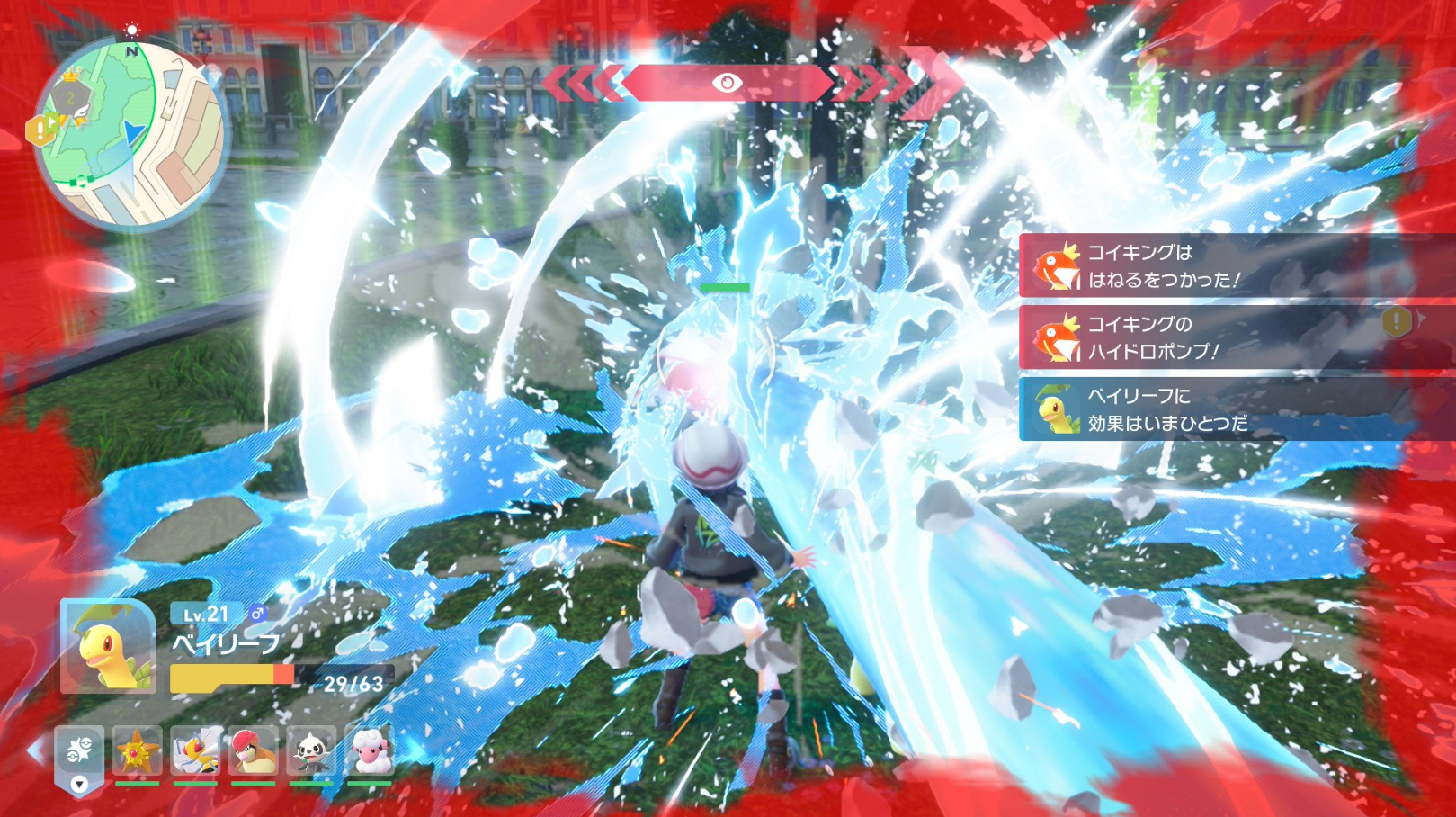
Task: Open the circular minimap
Action: pyautogui.click(x=131, y=135)
